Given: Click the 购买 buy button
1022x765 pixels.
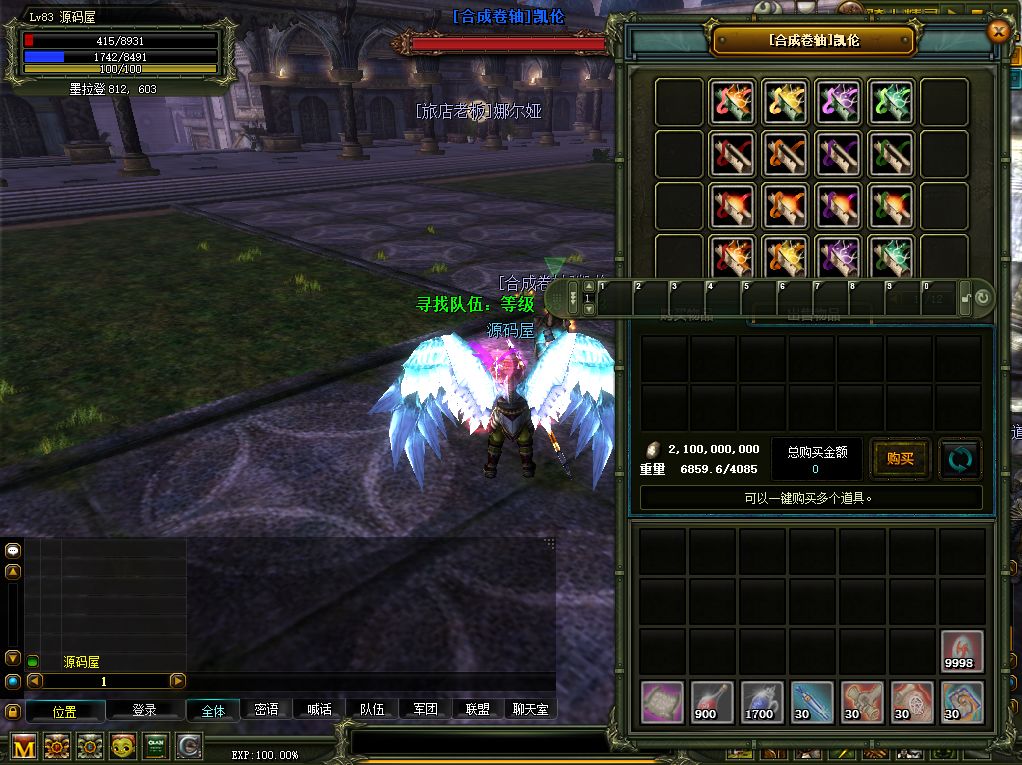Looking at the screenshot, I should click(900, 459).
